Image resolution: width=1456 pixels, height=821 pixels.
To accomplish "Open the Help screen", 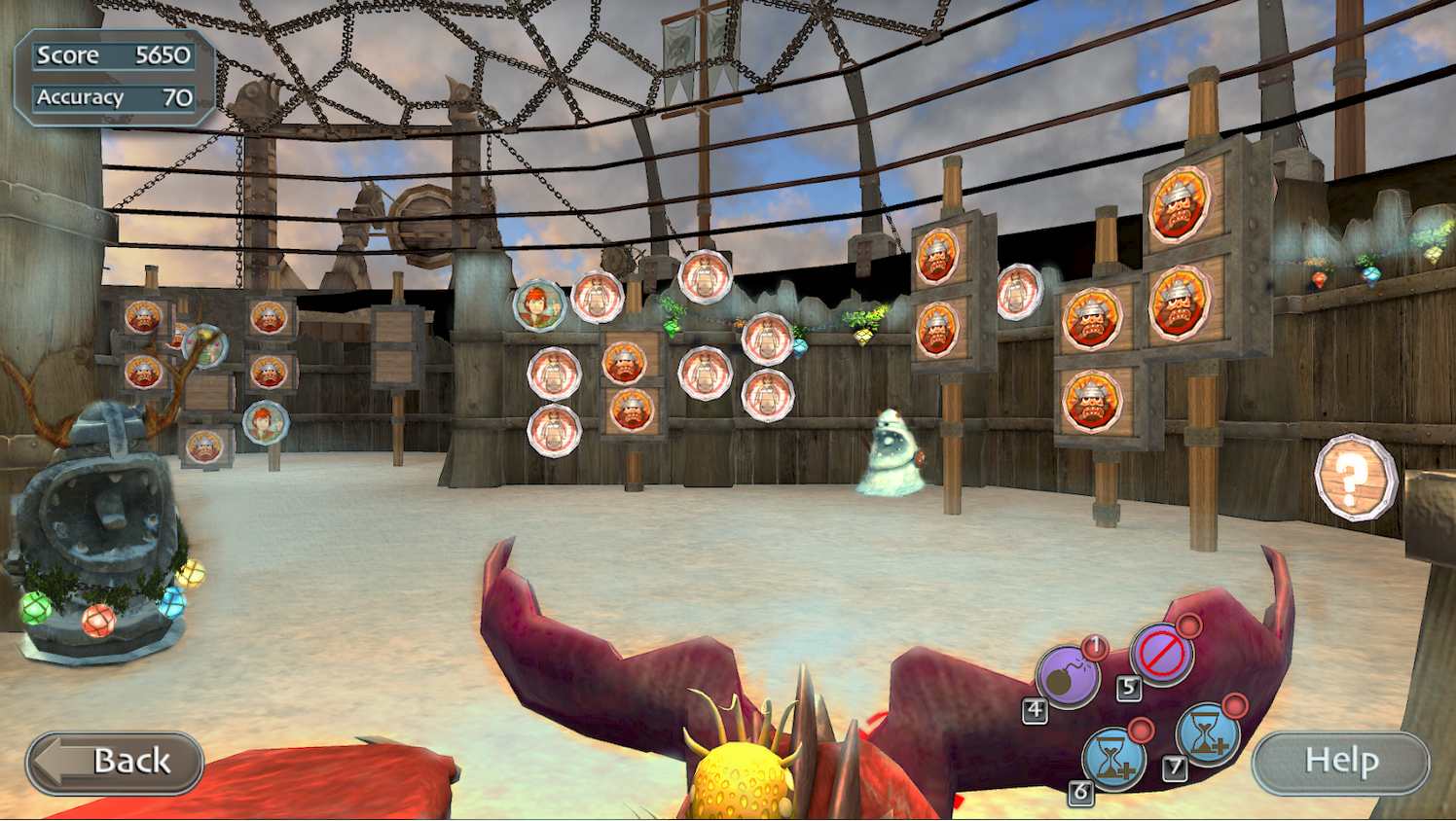I will 1340,762.
